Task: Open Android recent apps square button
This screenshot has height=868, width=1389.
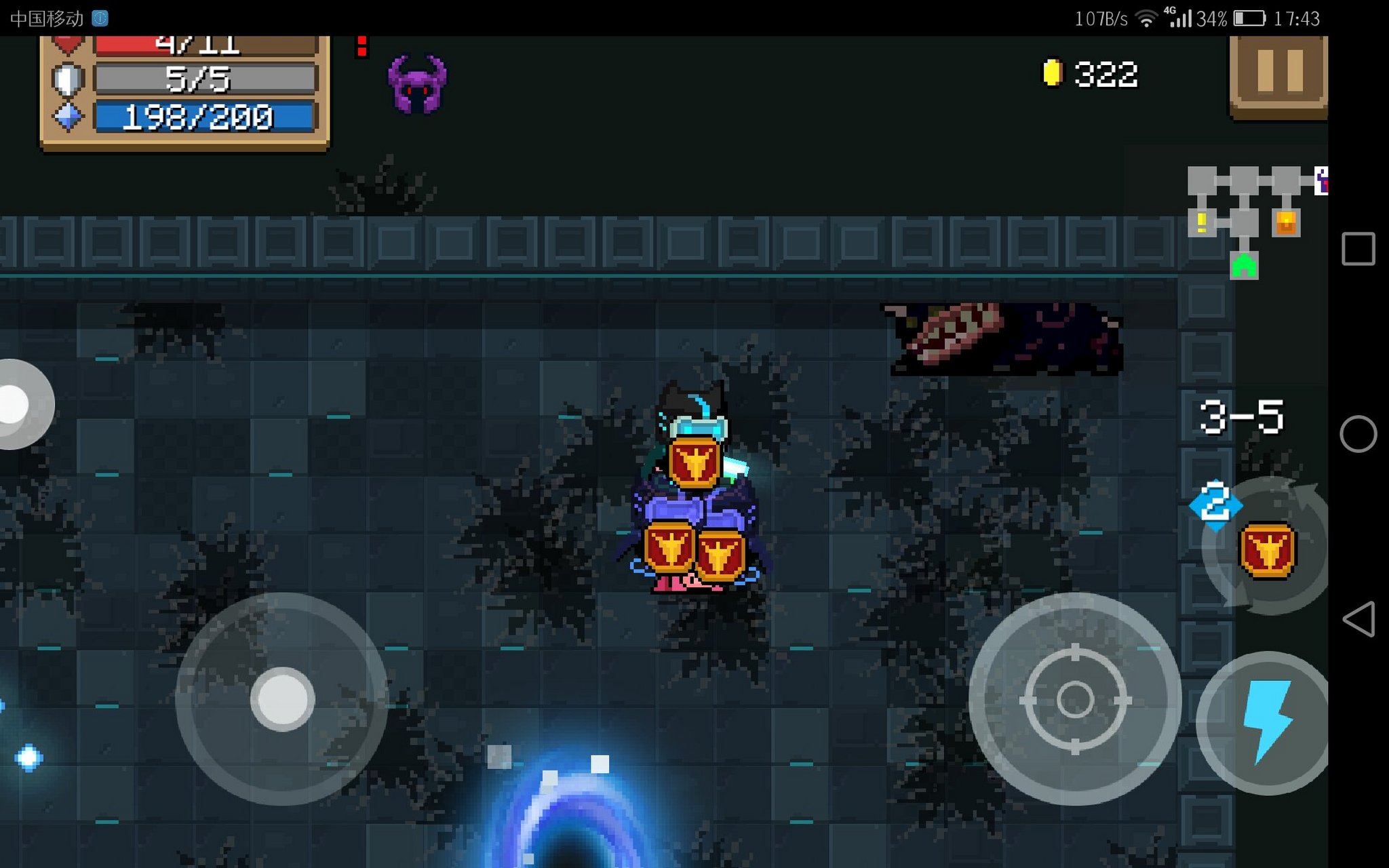Action: click(x=1358, y=249)
